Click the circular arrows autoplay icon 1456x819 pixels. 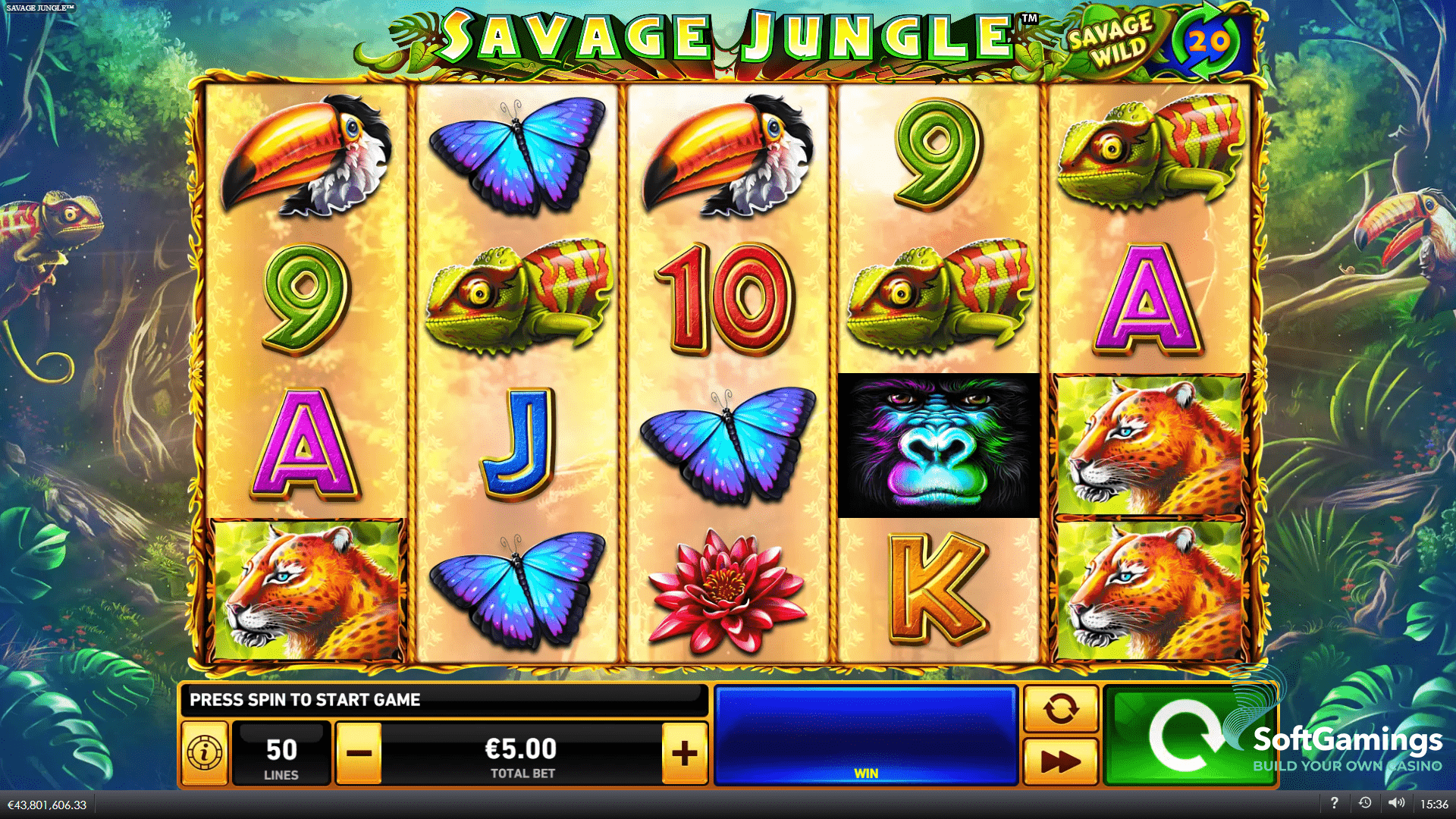[x=1060, y=710]
